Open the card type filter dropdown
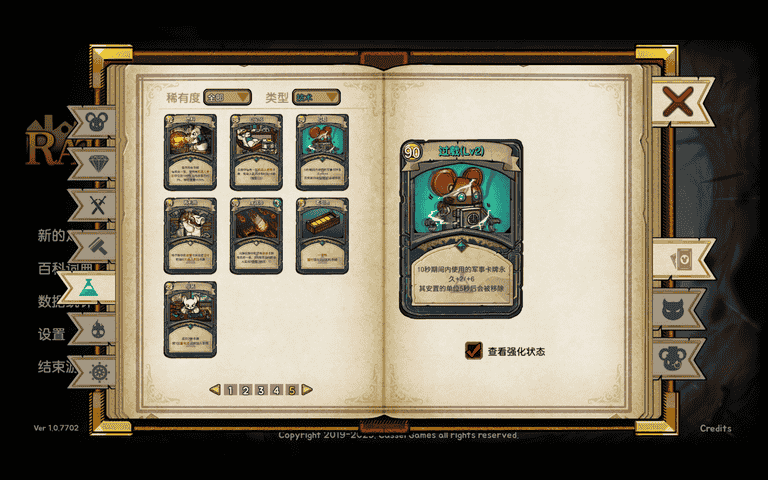Viewport: 768px width, 480px height. click(x=316, y=97)
